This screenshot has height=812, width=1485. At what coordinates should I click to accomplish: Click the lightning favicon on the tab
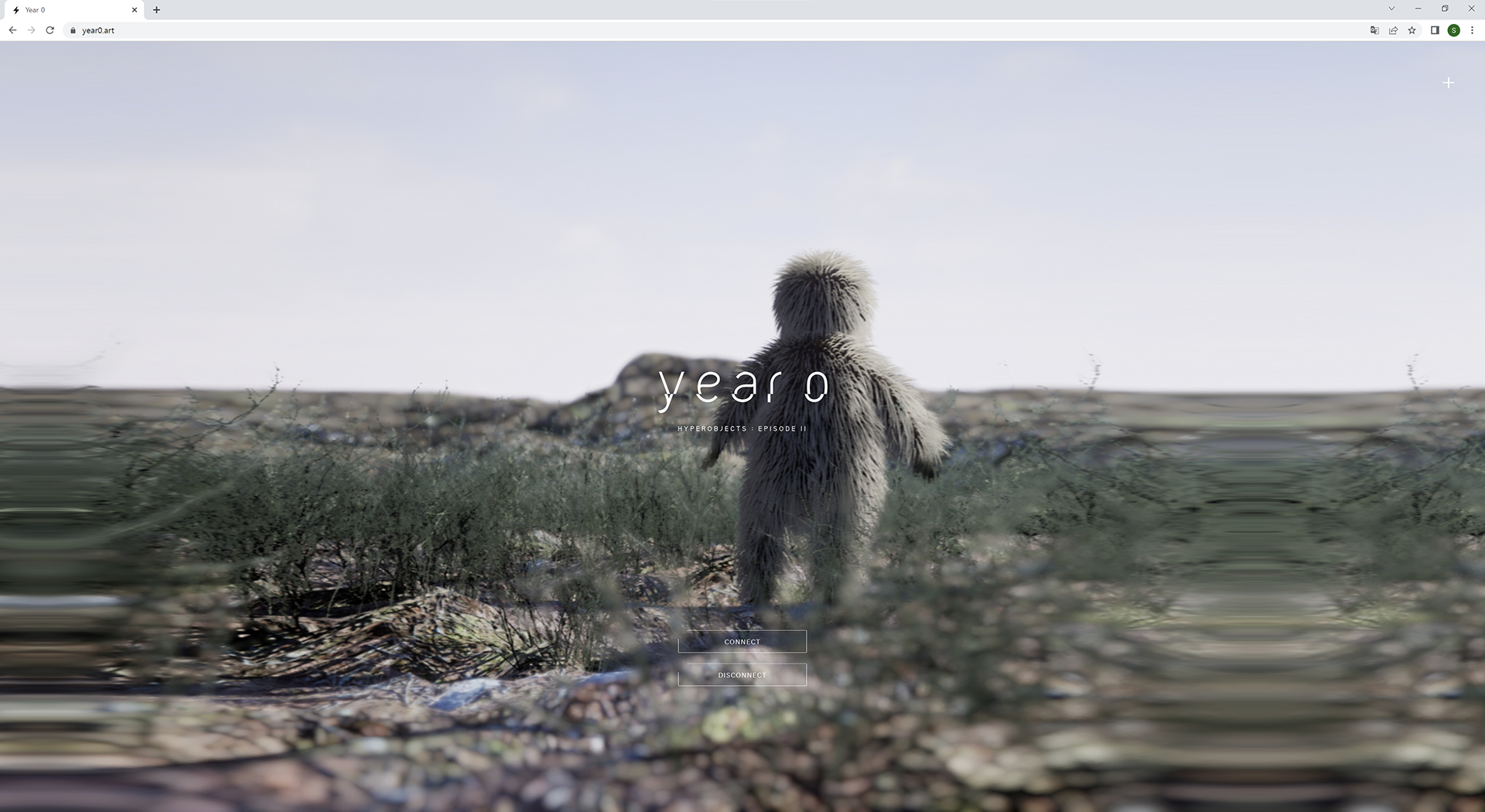[x=16, y=9]
